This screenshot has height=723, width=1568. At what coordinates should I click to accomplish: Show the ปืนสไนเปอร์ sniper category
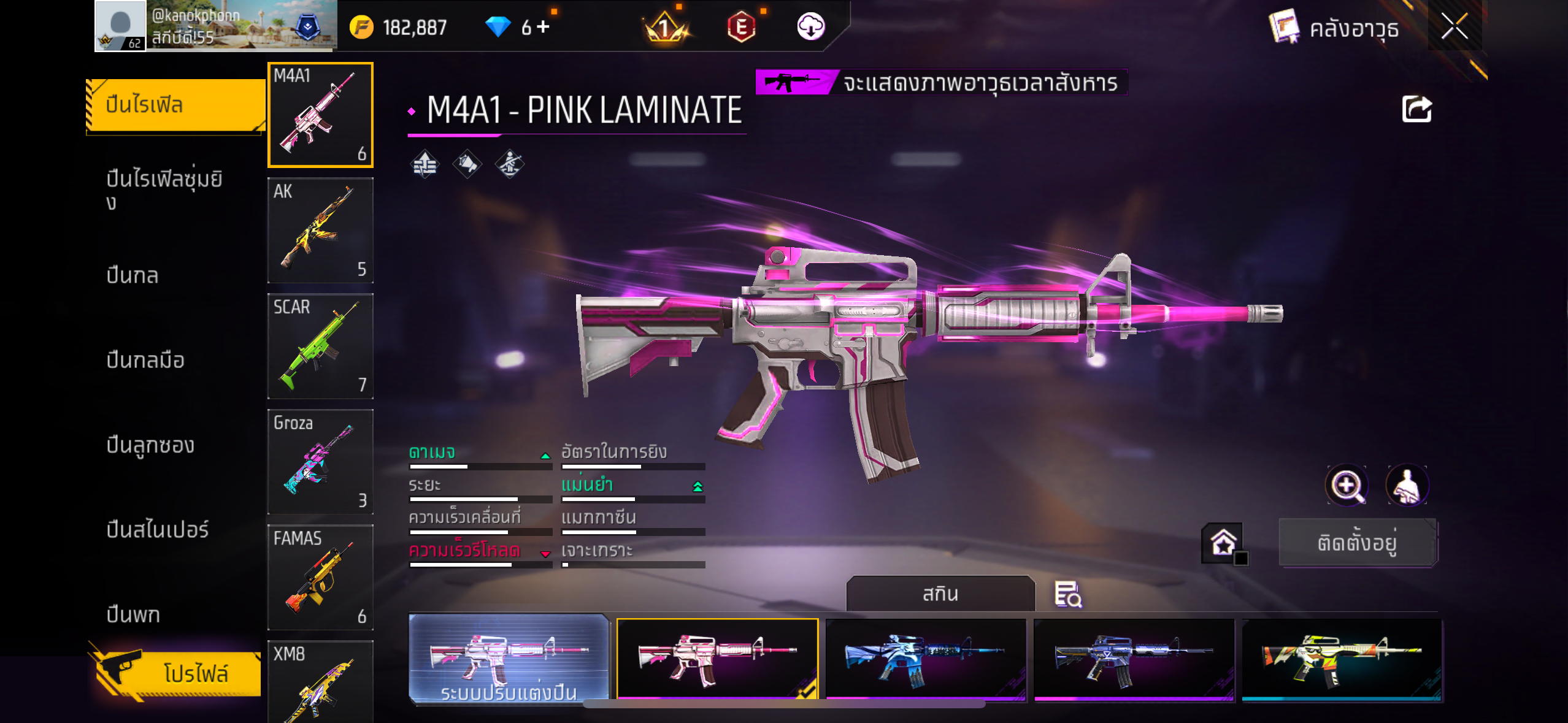(158, 529)
